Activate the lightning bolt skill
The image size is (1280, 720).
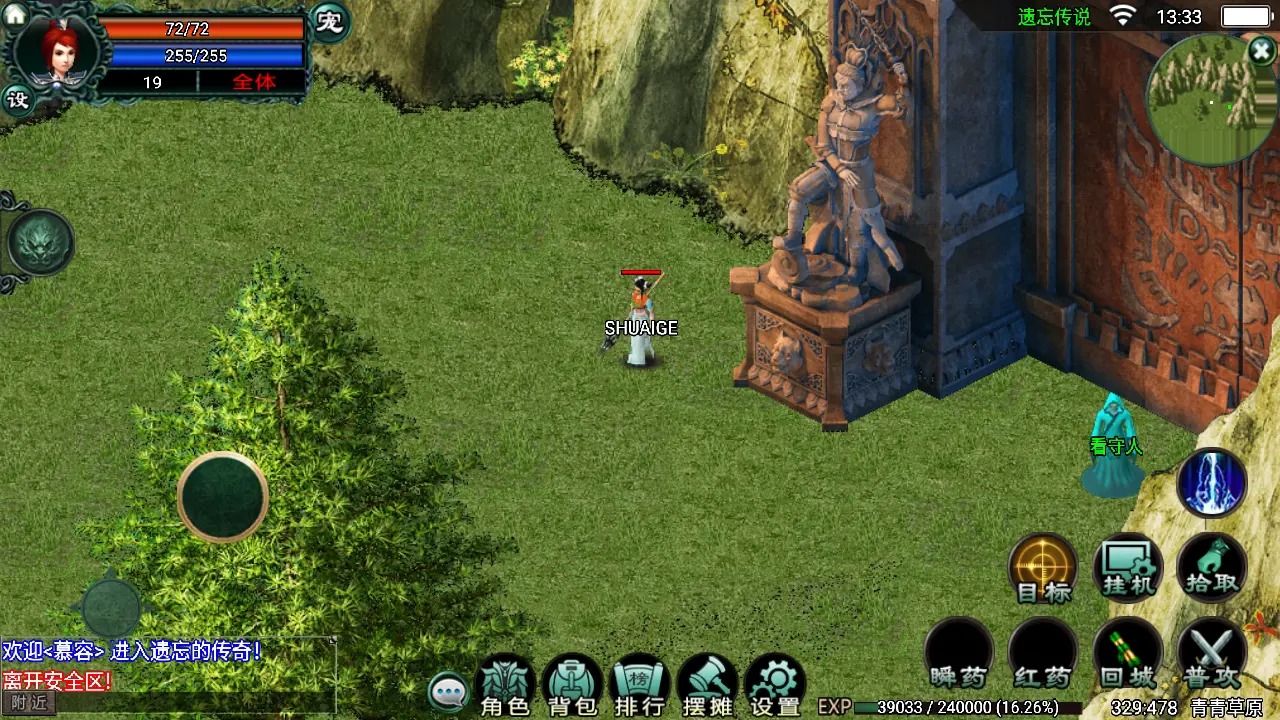pos(1212,484)
